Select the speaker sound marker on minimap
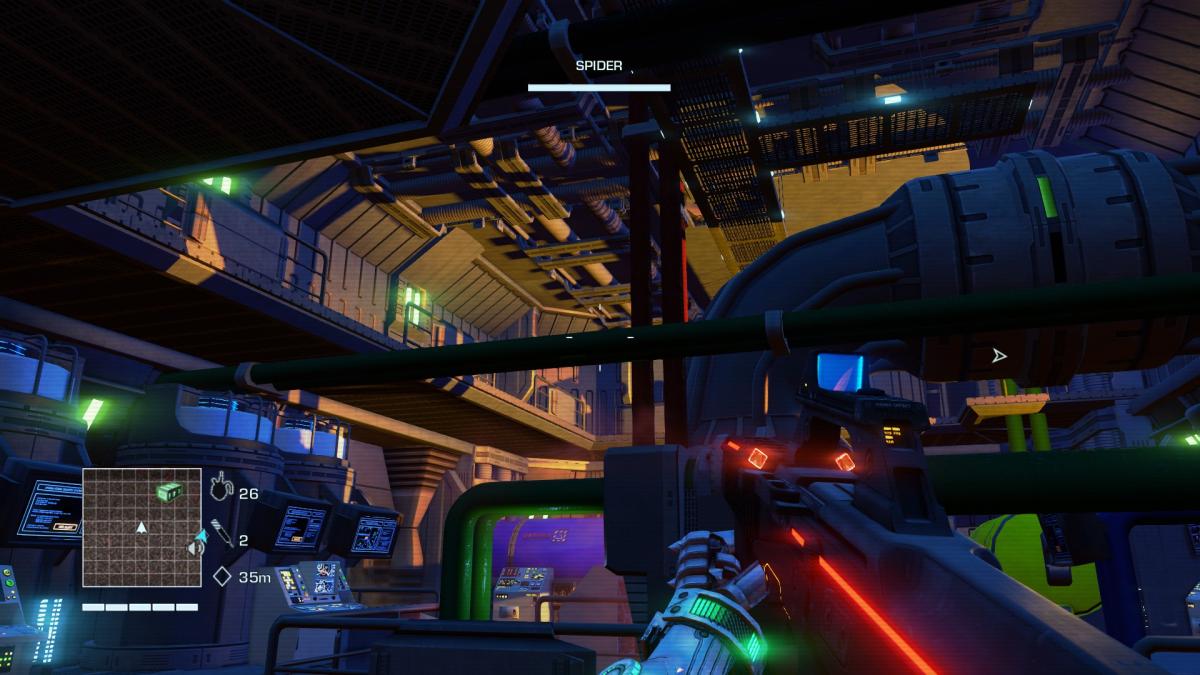Screen dimensions: 1200x675 (196, 549)
